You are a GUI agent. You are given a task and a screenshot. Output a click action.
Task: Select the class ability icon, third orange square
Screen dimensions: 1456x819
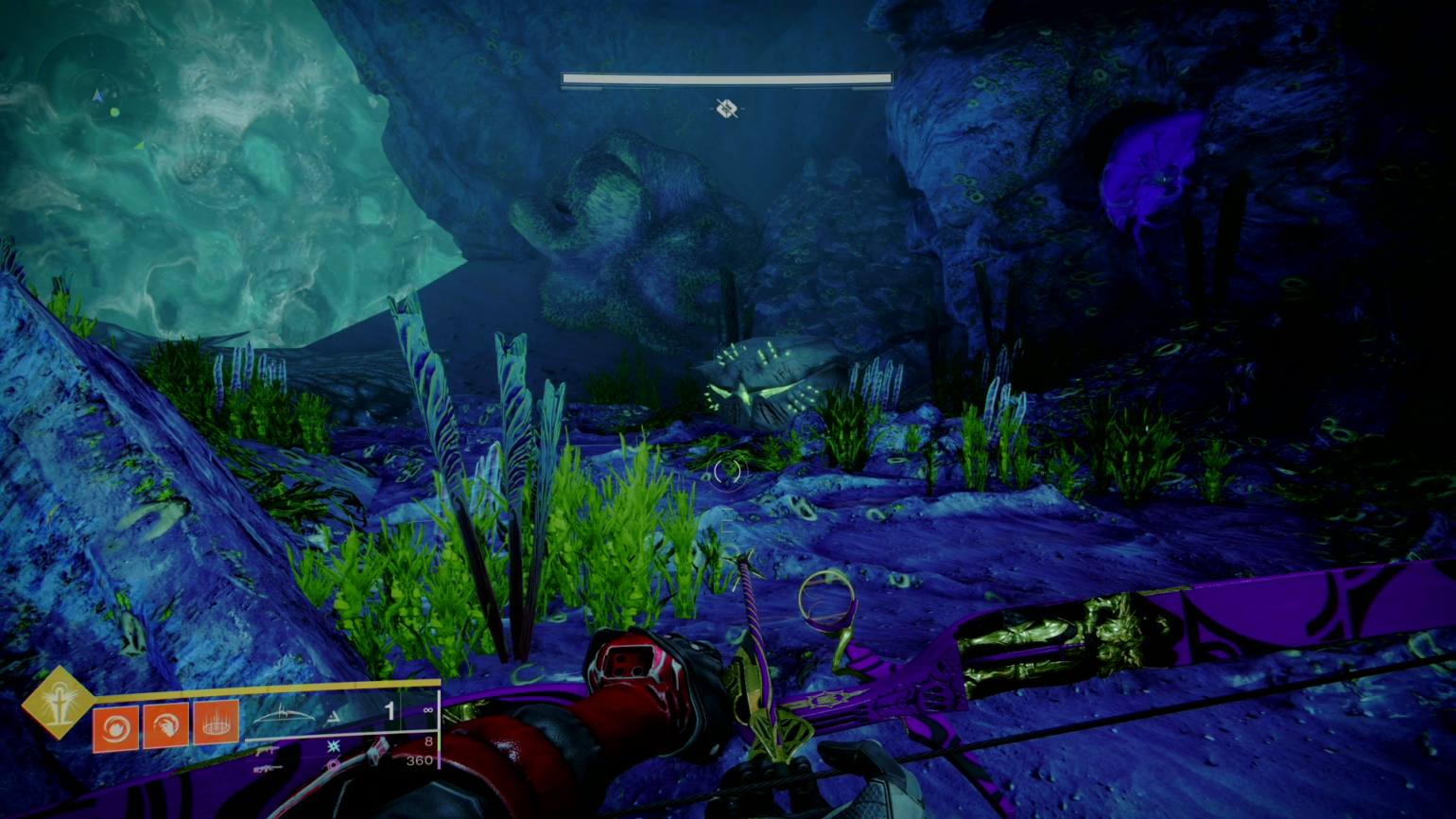pyautogui.click(x=217, y=723)
